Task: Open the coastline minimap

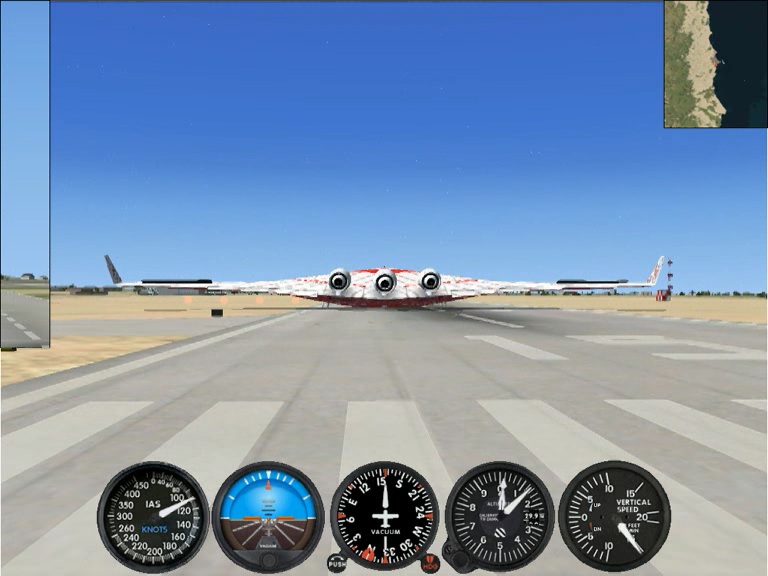Action: [714, 64]
